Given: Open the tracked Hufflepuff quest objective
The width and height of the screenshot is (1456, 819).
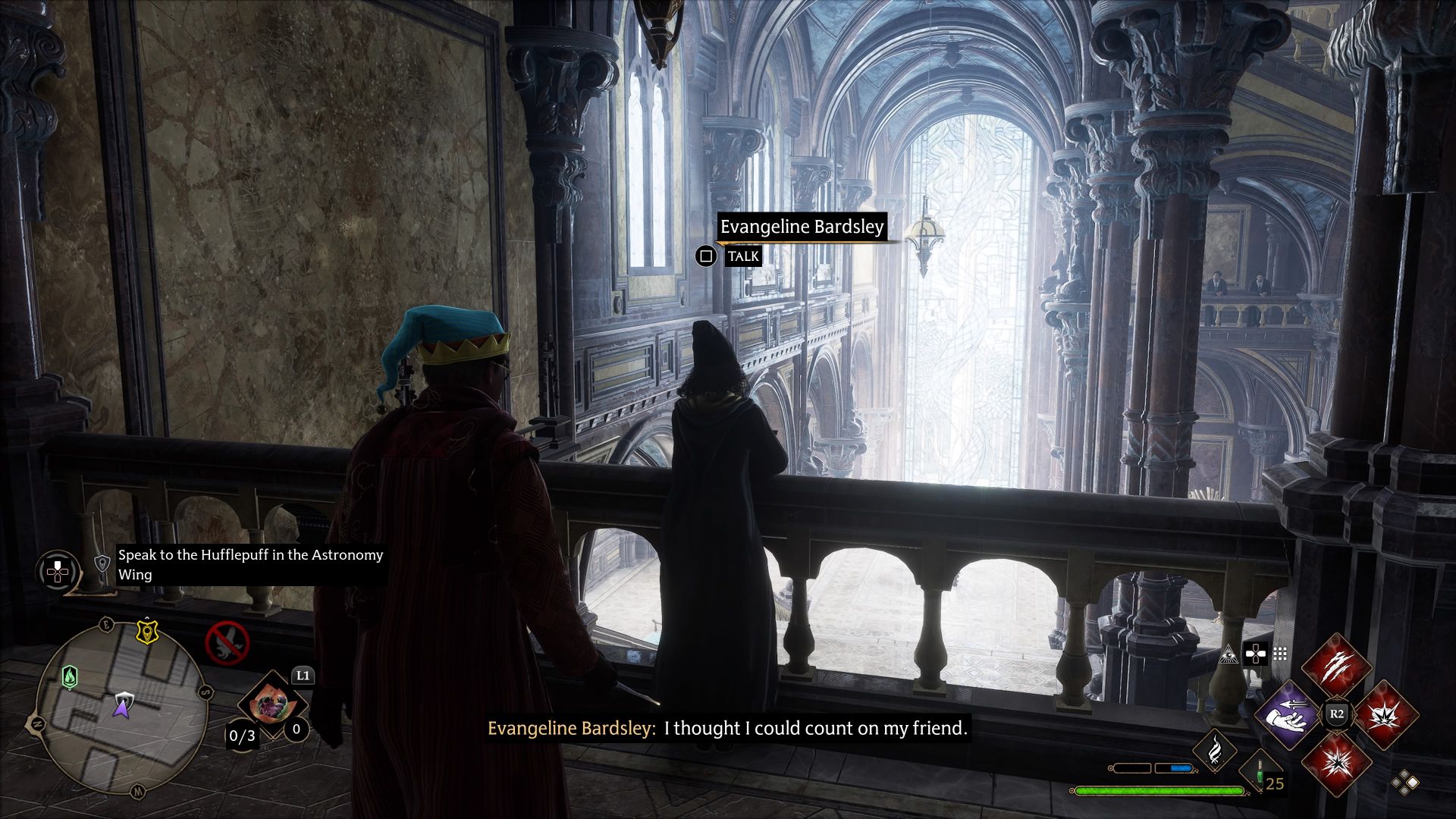Looking at the screenshot, I should point(250,565).
